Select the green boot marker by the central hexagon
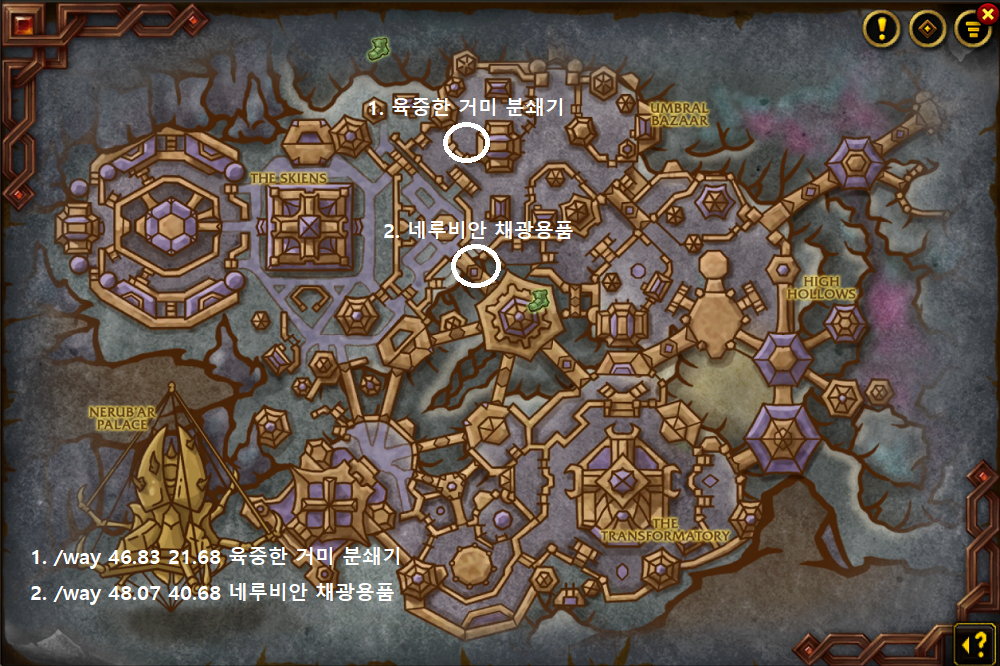 coord(538,299)
